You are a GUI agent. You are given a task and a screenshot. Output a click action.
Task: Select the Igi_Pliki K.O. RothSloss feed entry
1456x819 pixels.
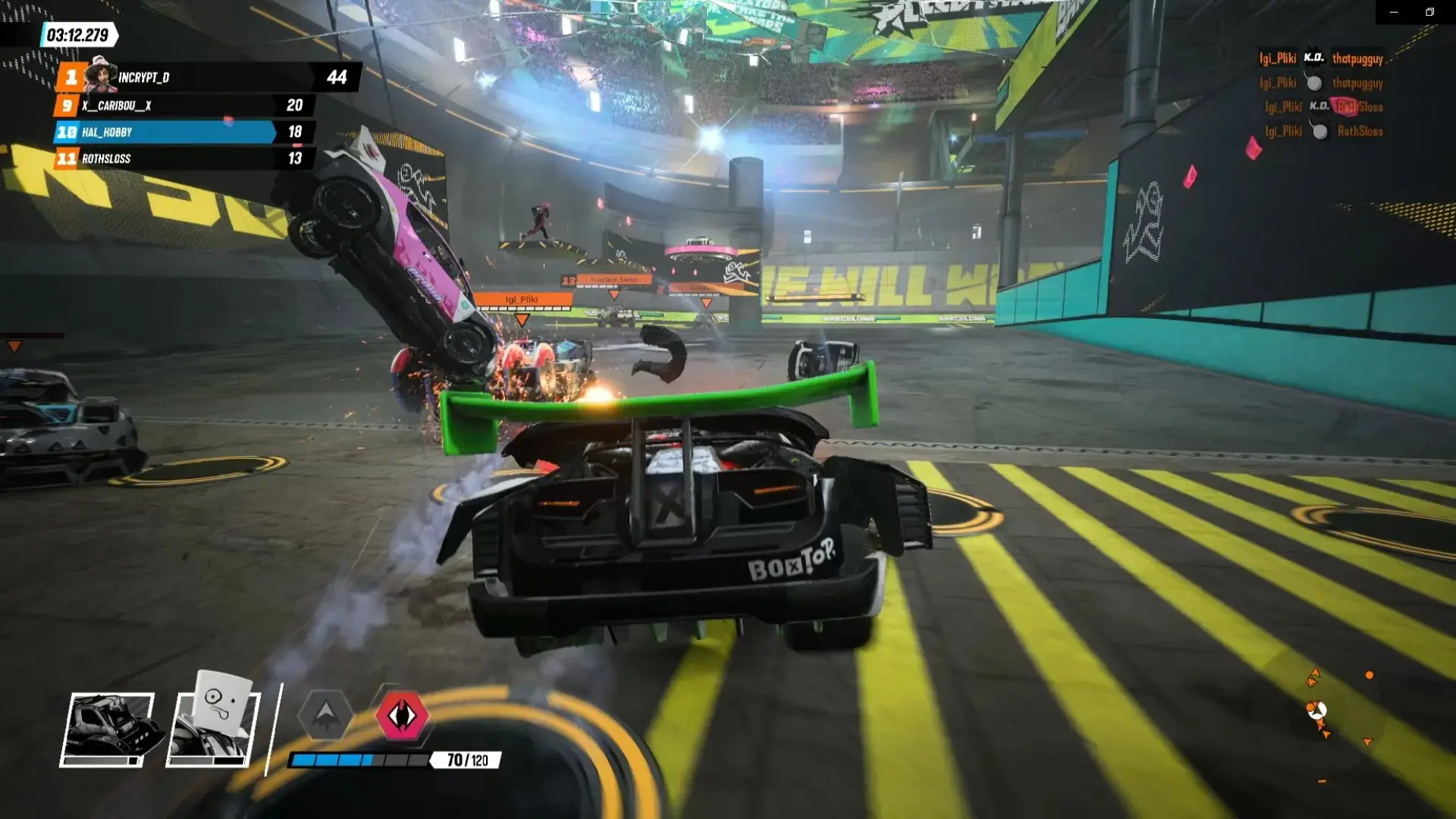pyautogui.click(x=1323, y=107)
